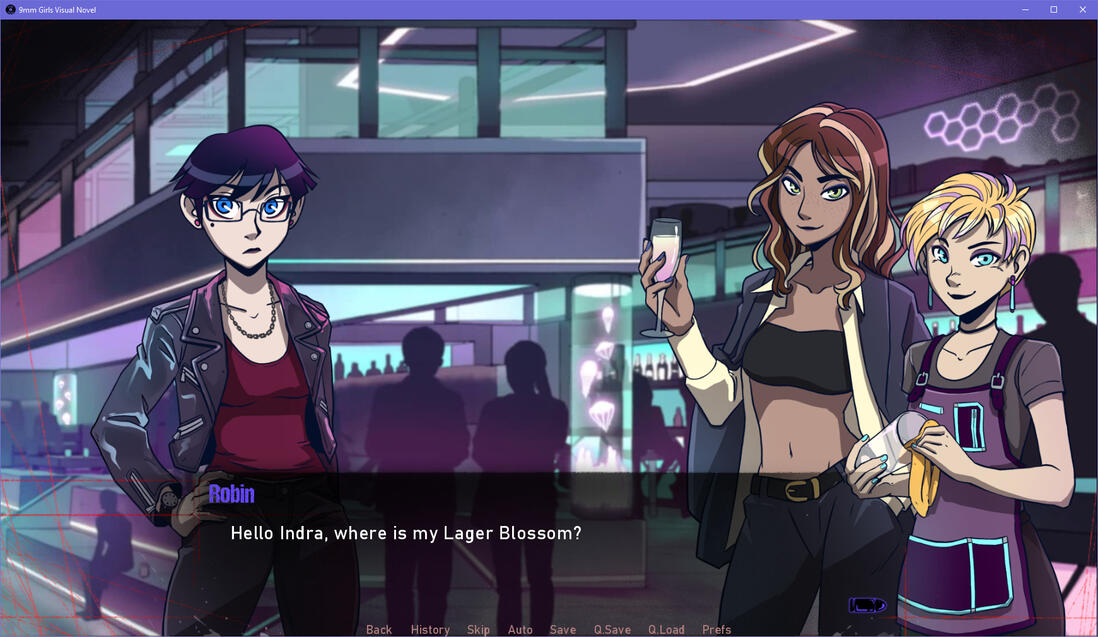
Task: Maximize the game window
Action: pyautogui.click(x=1053, y=9)
